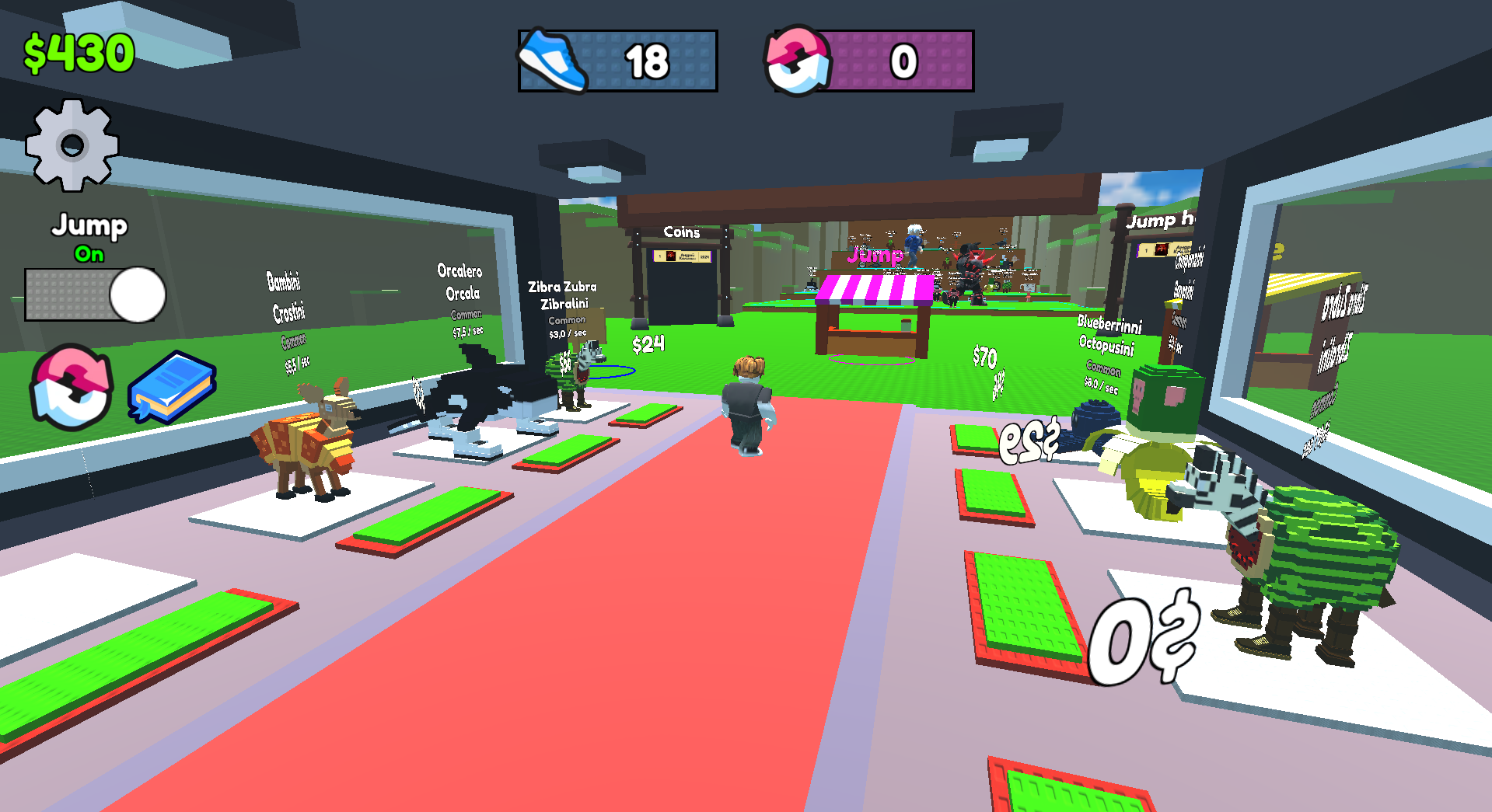Click the white slider knob on Jump switch

136,295
